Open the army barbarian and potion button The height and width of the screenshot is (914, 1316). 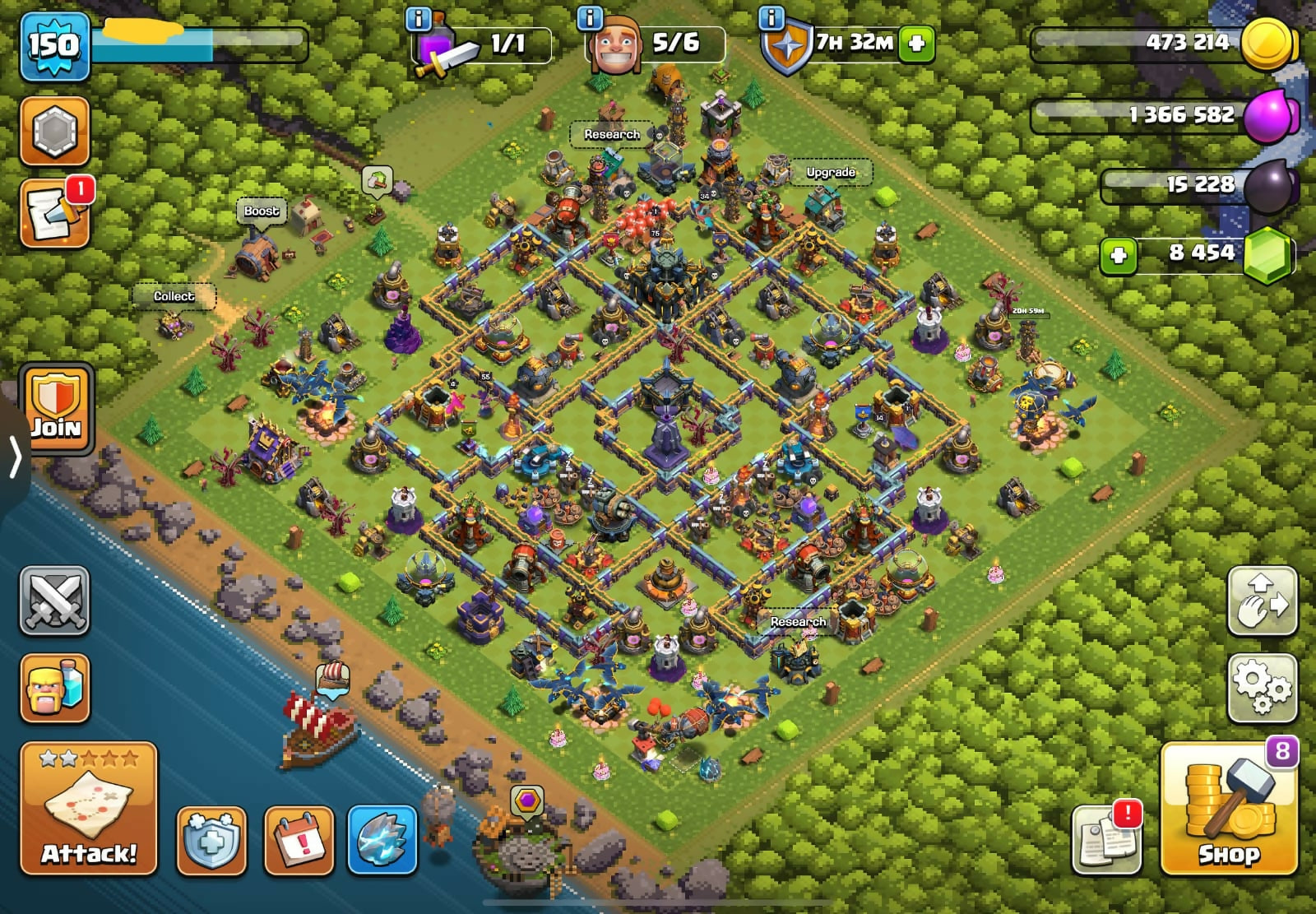click(54, 688)
